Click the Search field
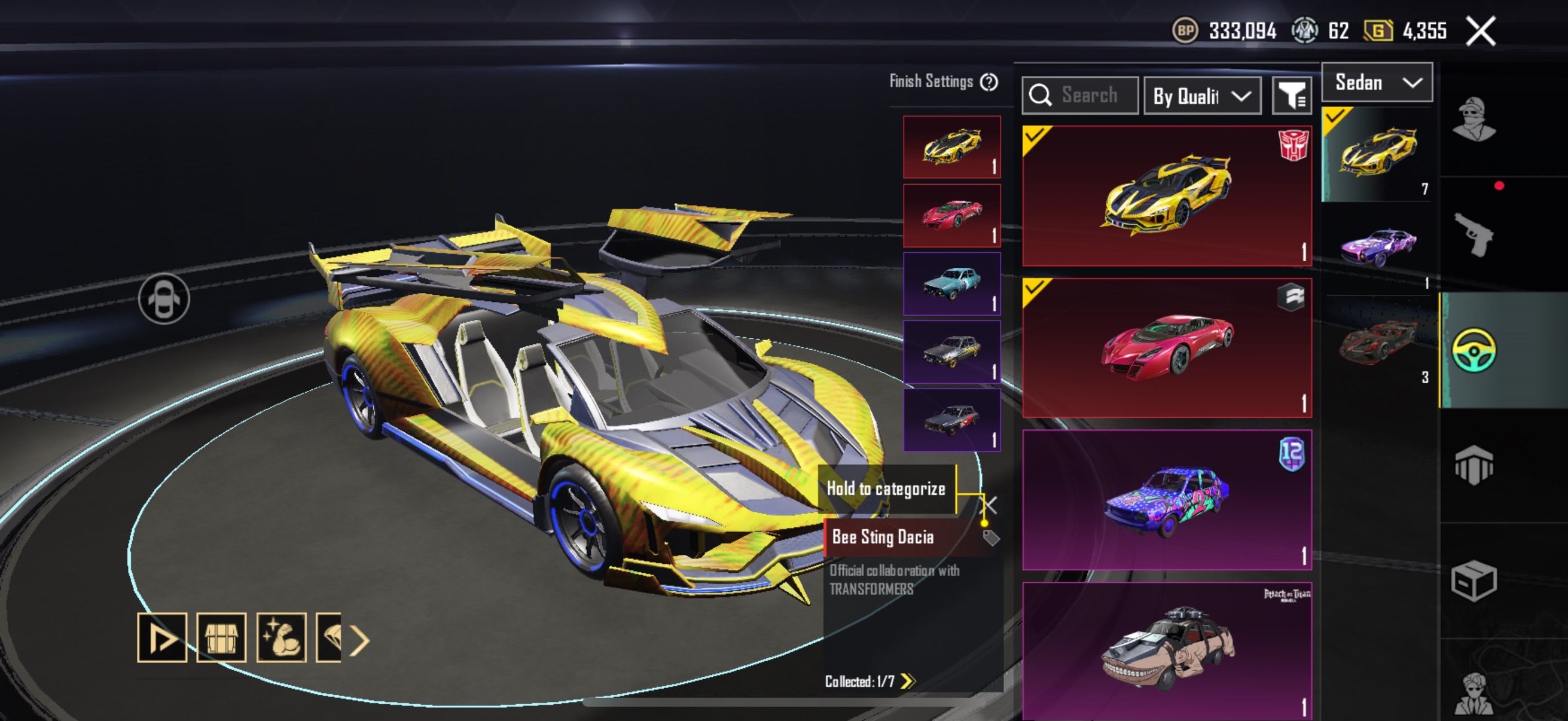The height and width of the screenshot is (721, 1568). (1081, 96)
